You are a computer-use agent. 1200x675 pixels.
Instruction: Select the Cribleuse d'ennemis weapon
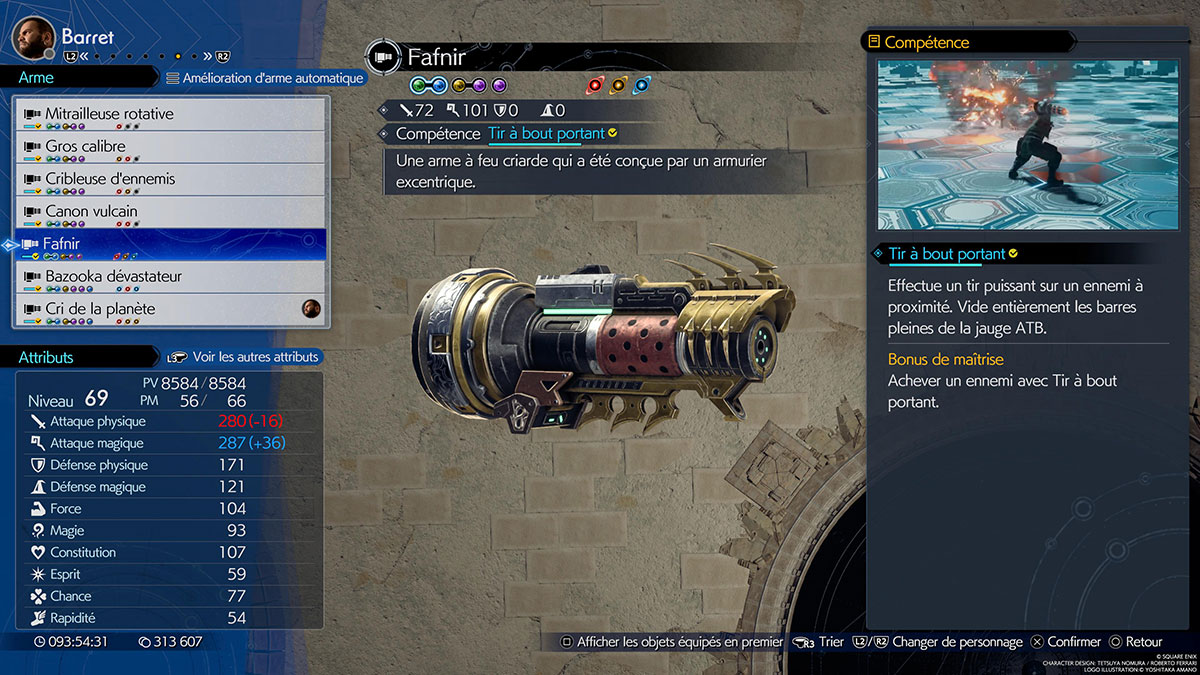click(x=170, y=180)
